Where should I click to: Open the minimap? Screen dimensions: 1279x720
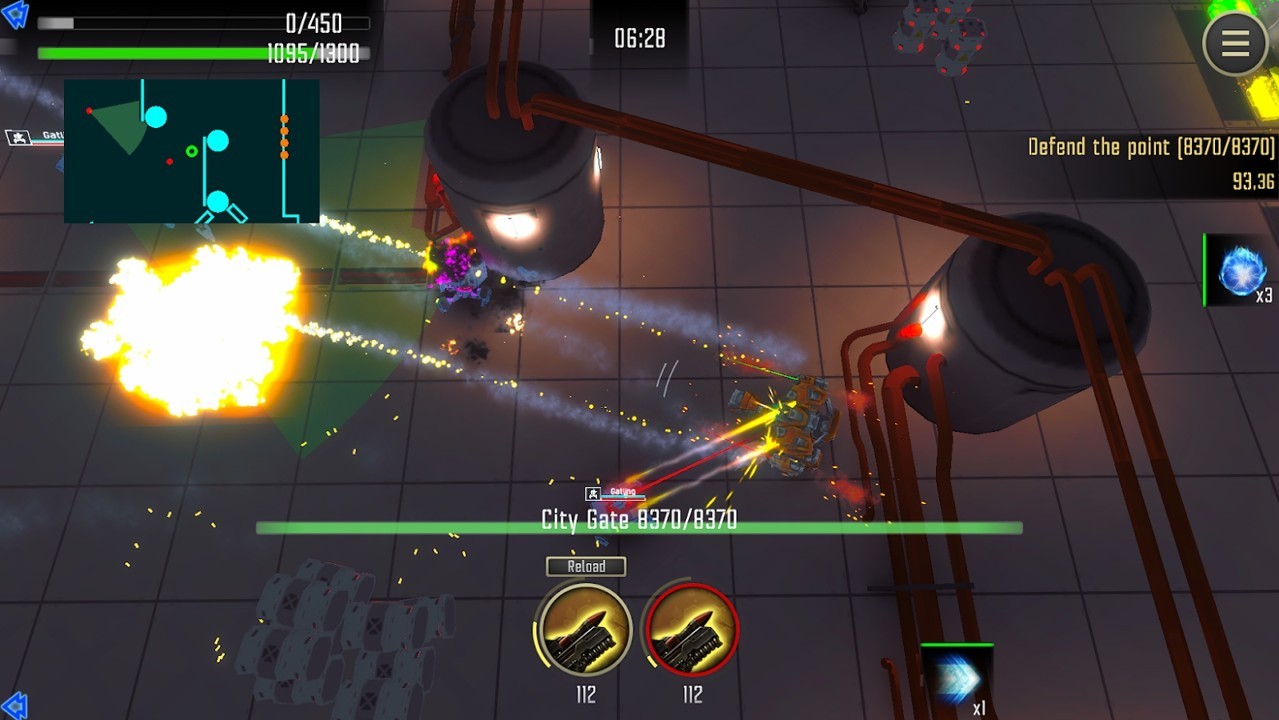(192, 151)
